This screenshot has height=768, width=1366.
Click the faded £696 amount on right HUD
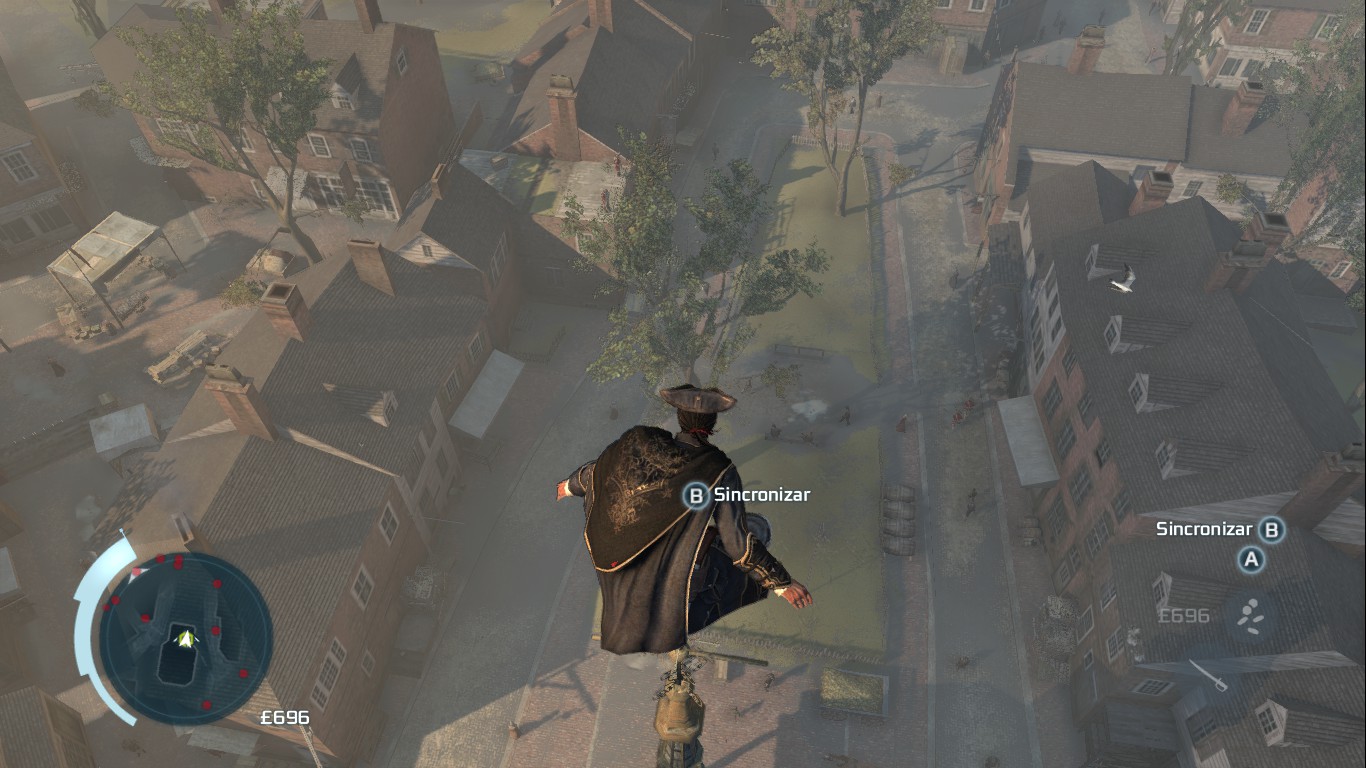pos(1183,615)
